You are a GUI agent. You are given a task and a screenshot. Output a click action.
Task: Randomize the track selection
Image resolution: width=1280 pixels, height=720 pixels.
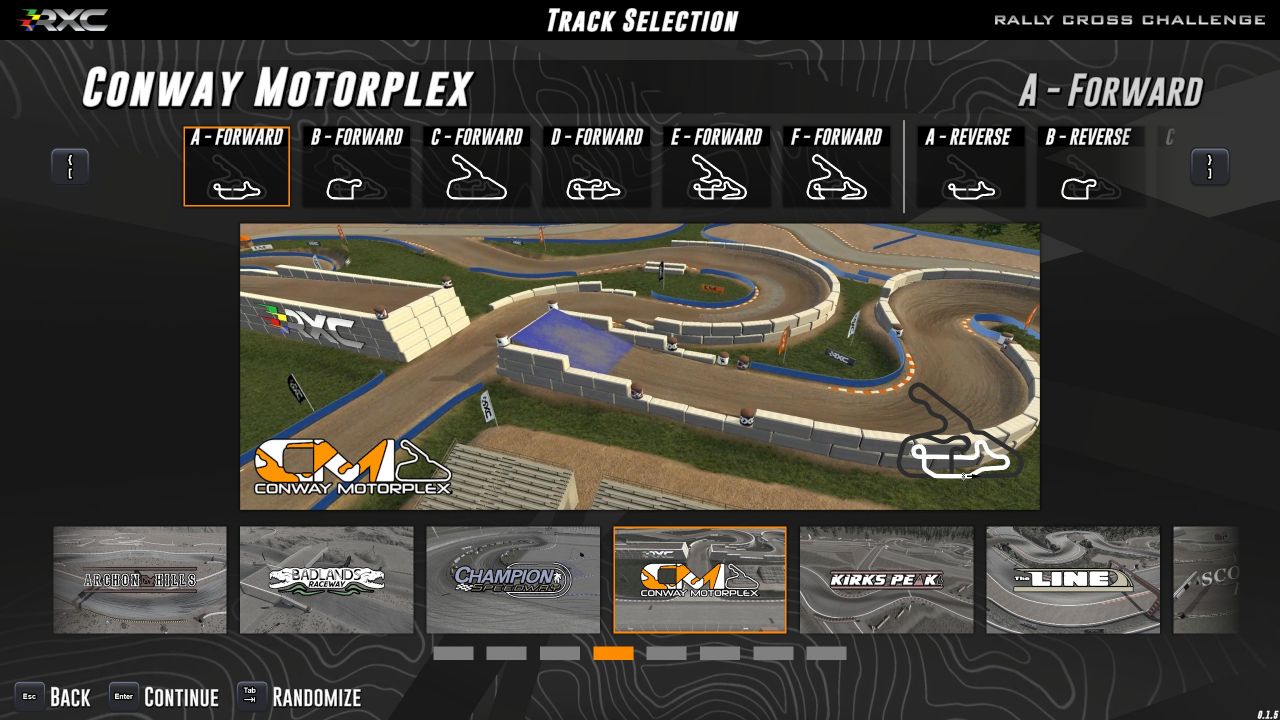(299, 697)
